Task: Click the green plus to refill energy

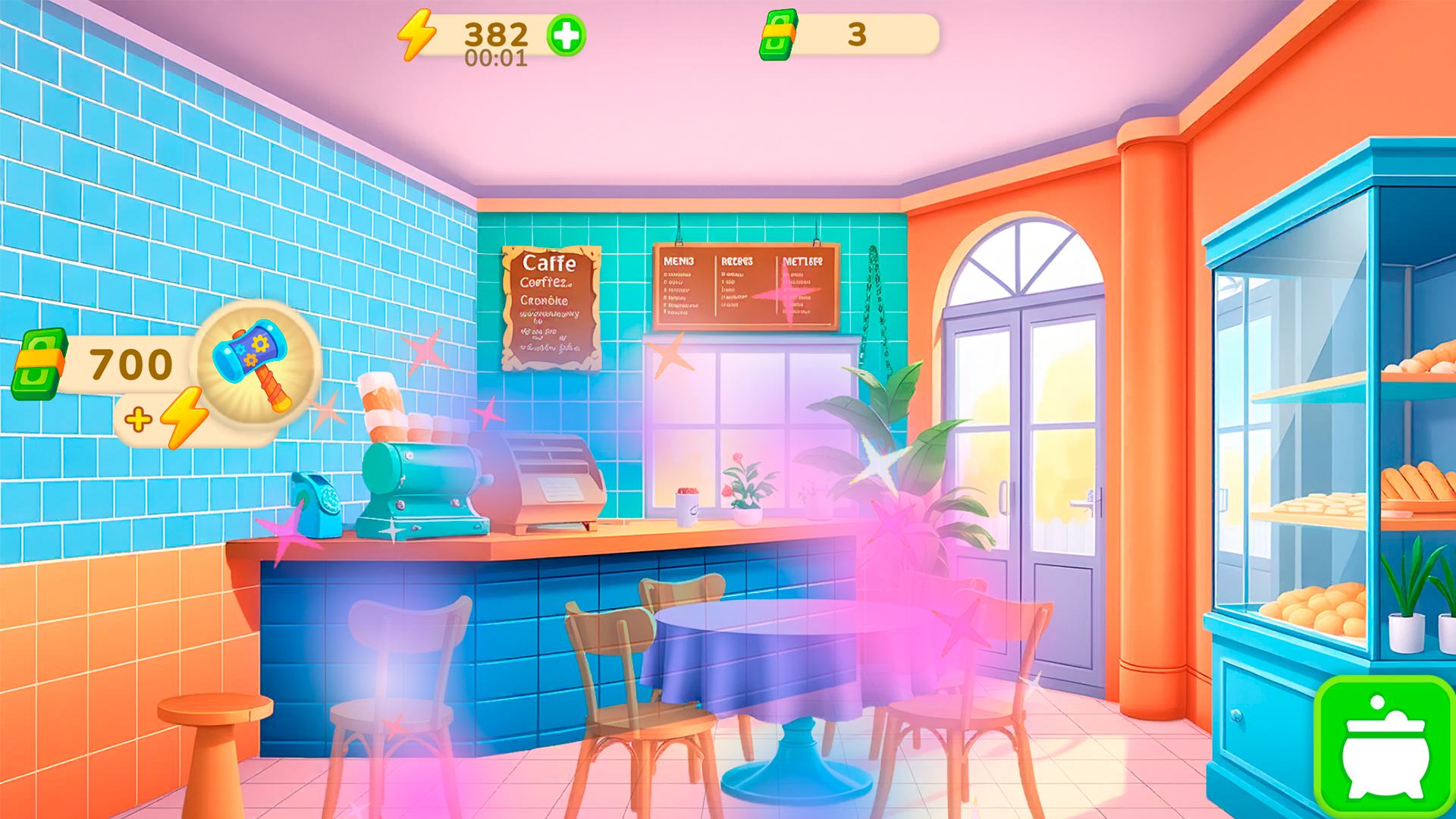Action: tap(566, 33)
